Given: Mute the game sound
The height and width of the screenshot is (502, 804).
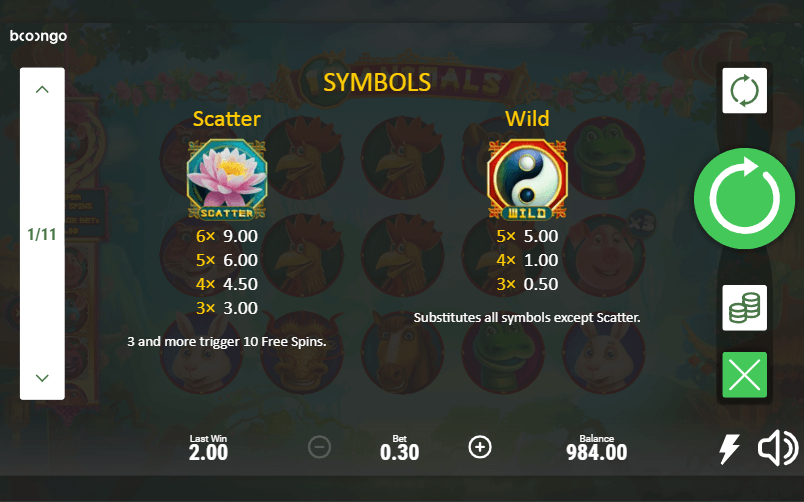Looking at the screenshot, I should (x=778, y=449).
